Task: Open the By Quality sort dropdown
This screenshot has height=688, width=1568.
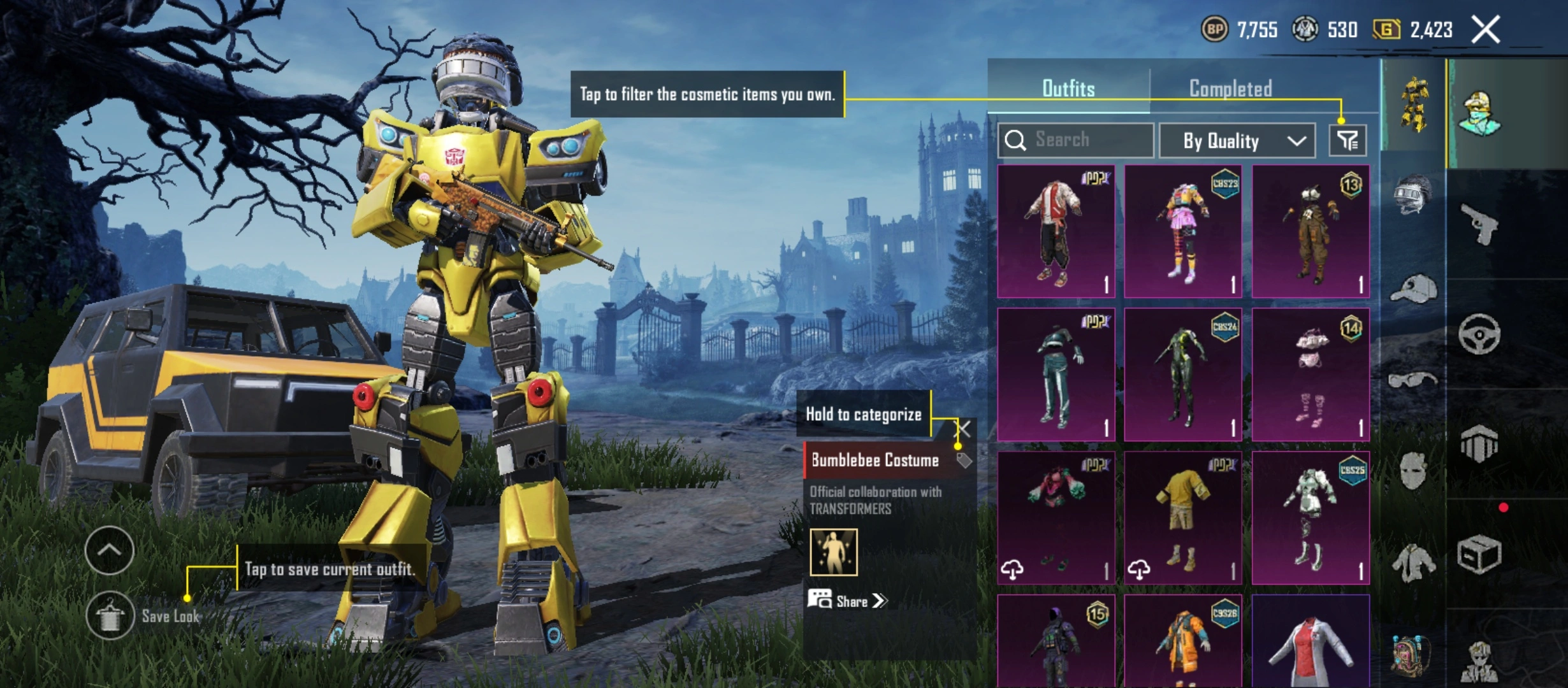Action: click(1237, 140)
